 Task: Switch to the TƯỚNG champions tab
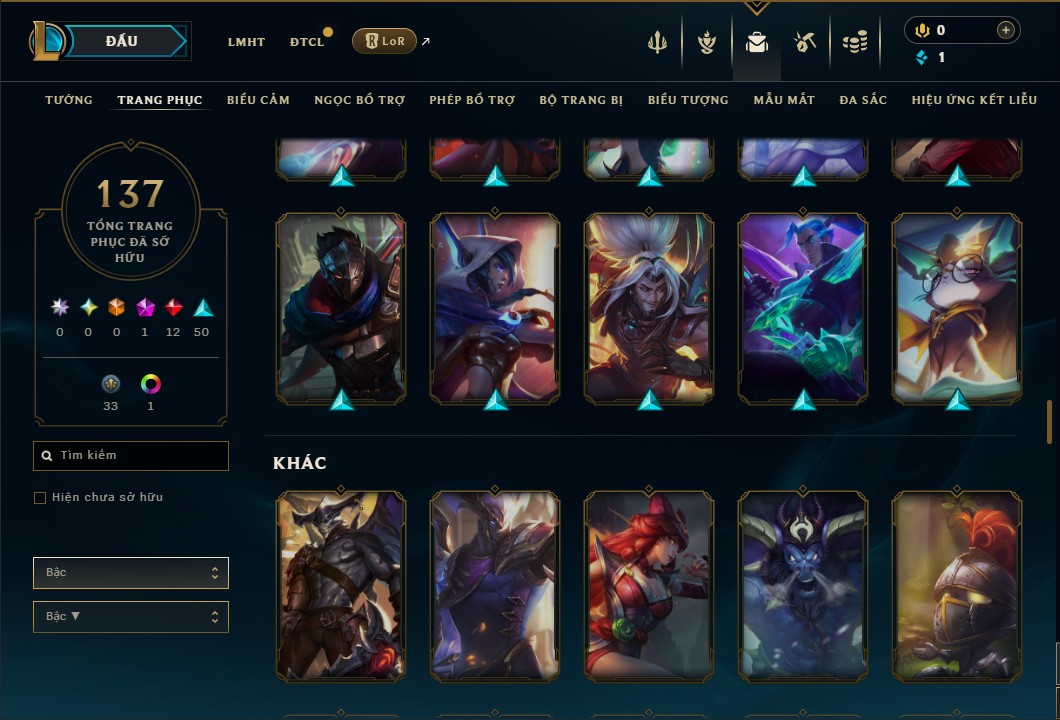[69, 100]
